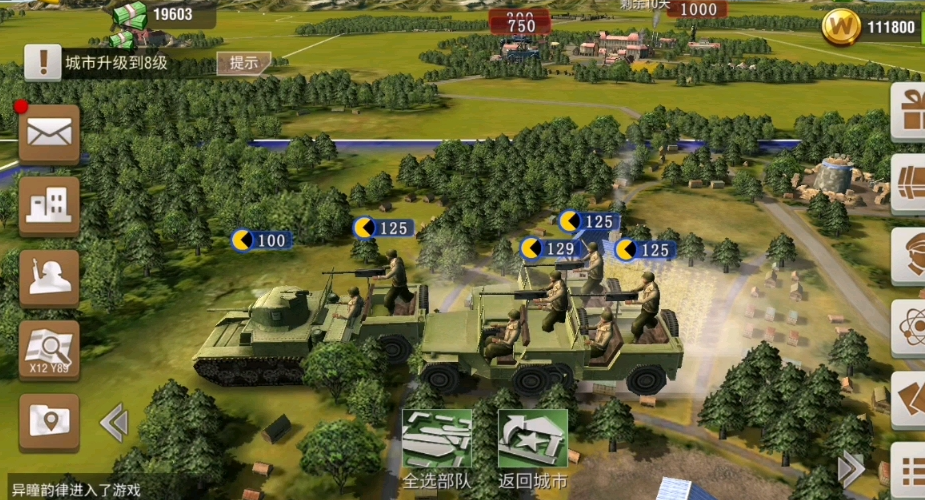Open the gift box rewards

[x=908, y=109]
